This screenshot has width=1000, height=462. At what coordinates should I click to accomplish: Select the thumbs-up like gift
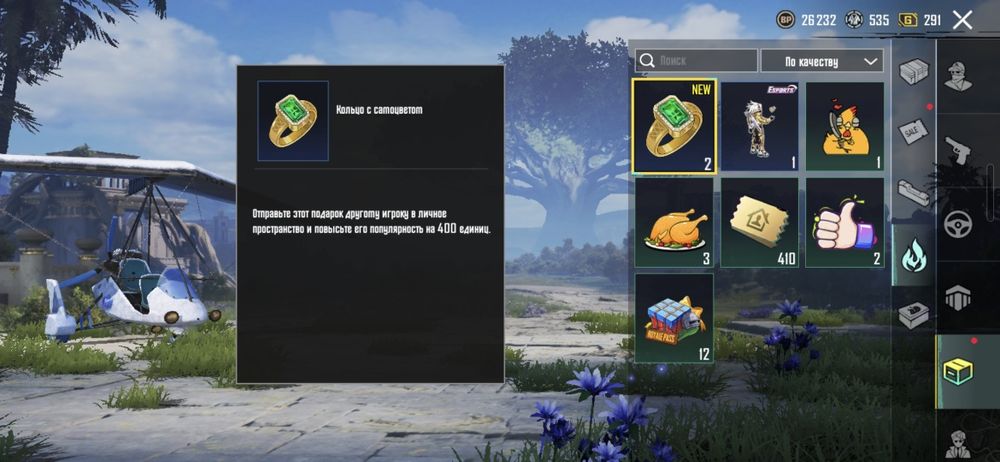point(845,222)
